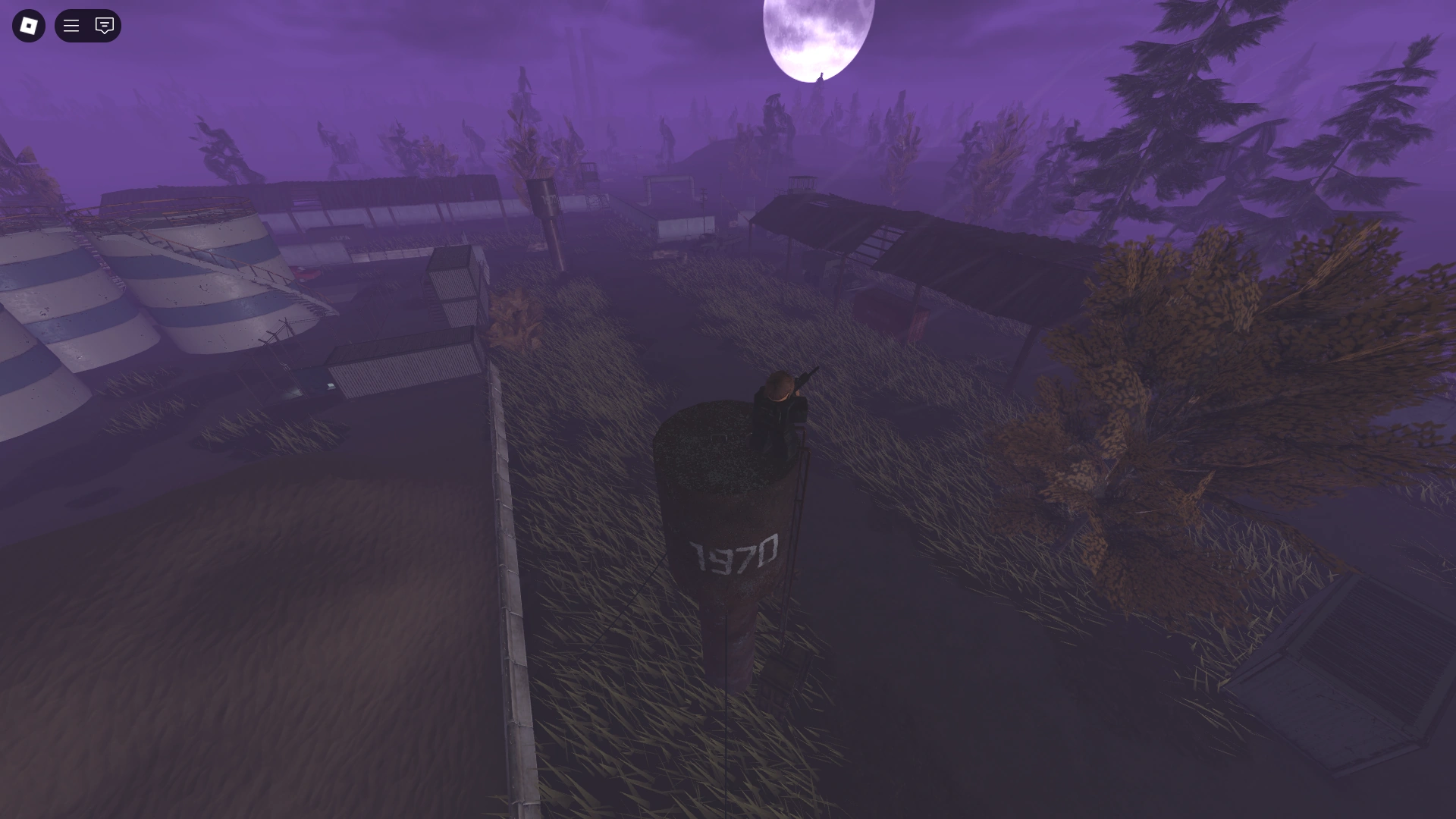The height and width of the screenshot is (819, 1456).
Task: Open the Roblox home menu via the Roblox logo
Action: pyautogui.click(x=28, y=25)
